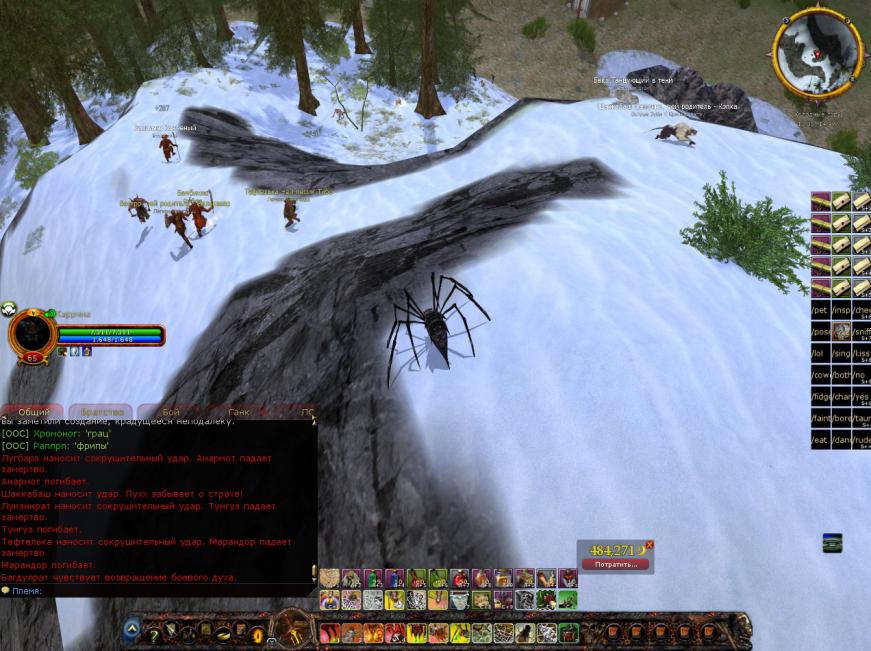Select the Бой chat tab
871x651 pixels.
click(170, 412)
